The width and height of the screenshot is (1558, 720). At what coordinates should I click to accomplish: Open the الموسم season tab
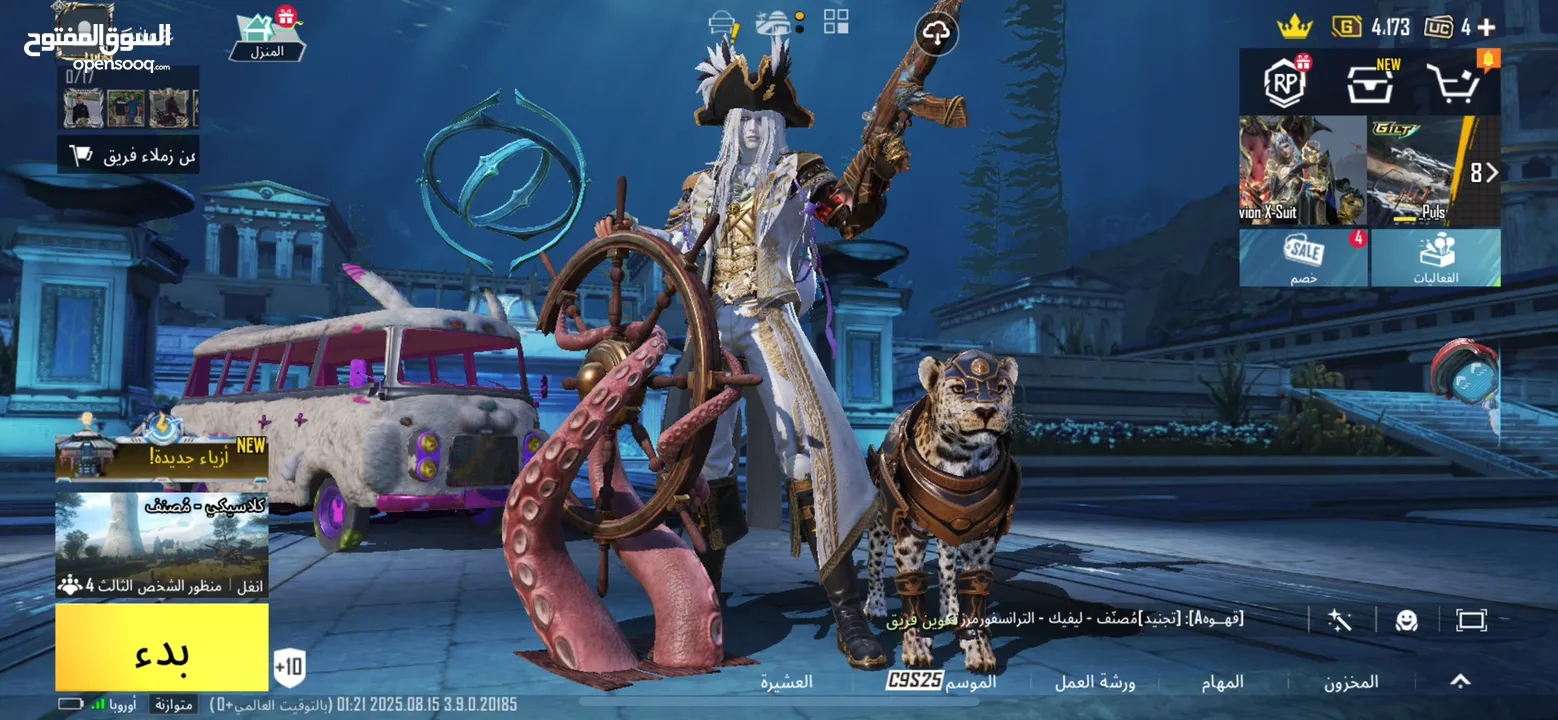(x=942, y=682)
